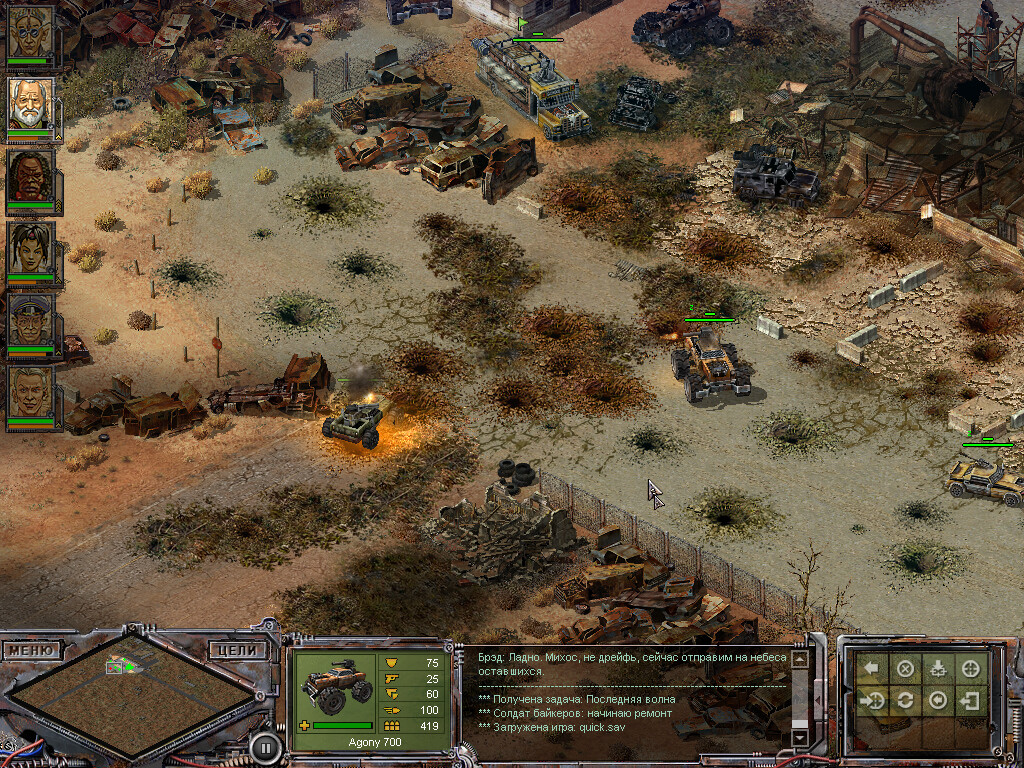1024x768 pixels.
Task: Open the МЕНЮ button
Action: pyautogui.click(x=33, y=650)
